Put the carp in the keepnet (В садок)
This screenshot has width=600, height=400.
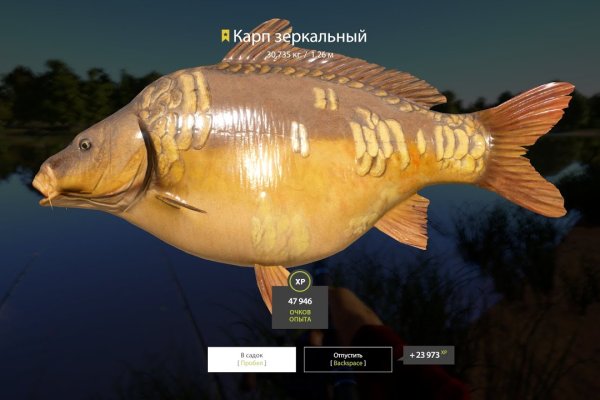[251, 359]
